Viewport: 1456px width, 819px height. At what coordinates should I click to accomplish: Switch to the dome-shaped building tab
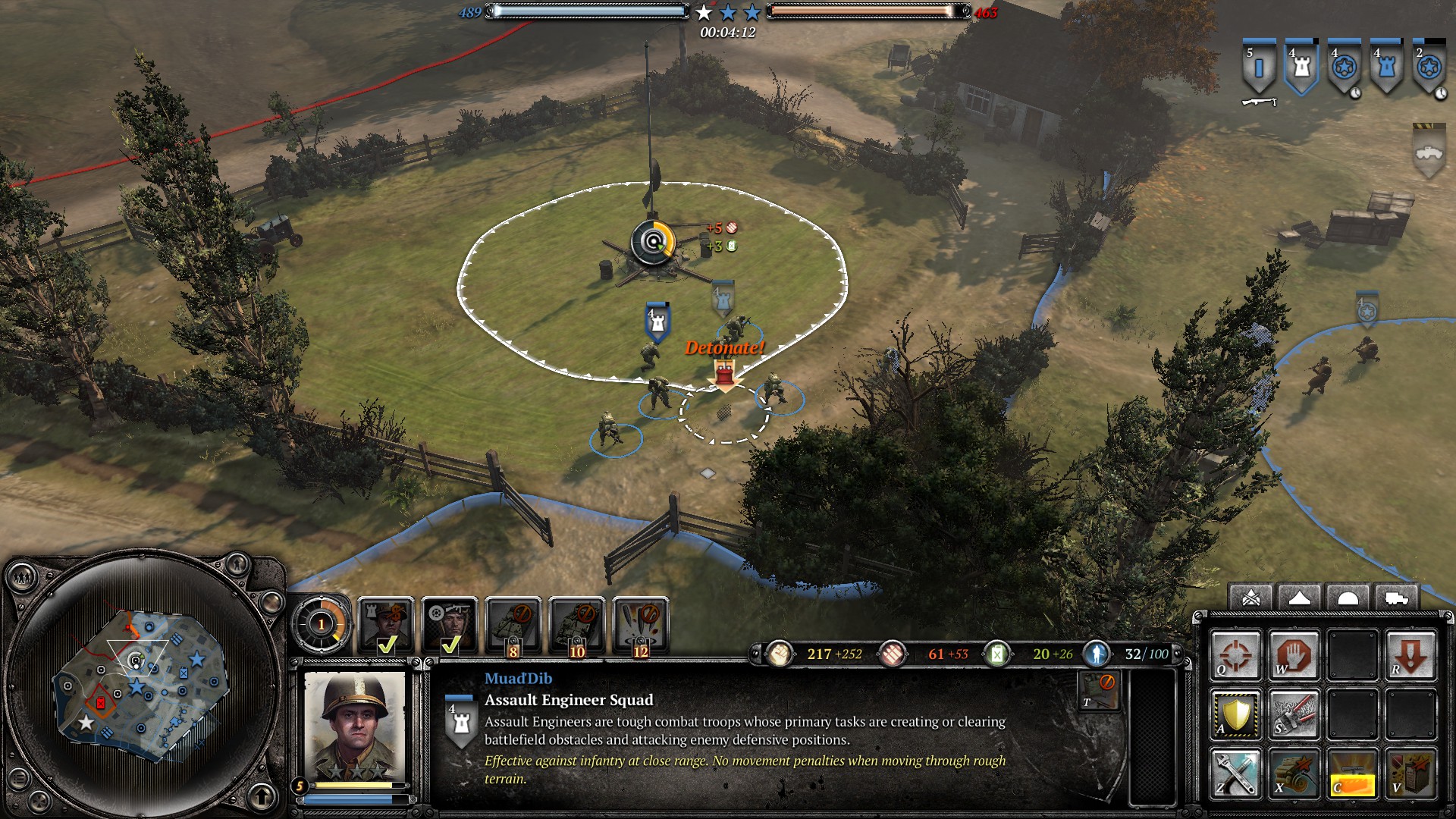[1348, 599]
